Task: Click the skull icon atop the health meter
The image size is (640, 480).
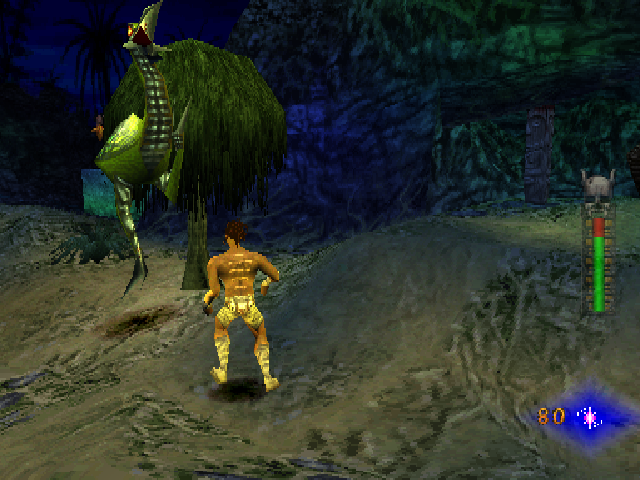Action: pos(597,186)
